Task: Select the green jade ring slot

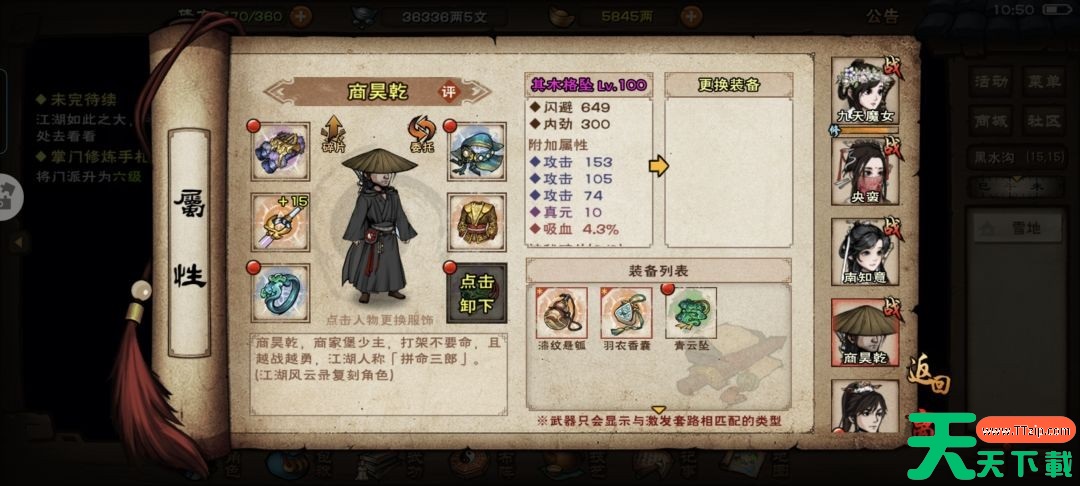Action: click(279, 292)
